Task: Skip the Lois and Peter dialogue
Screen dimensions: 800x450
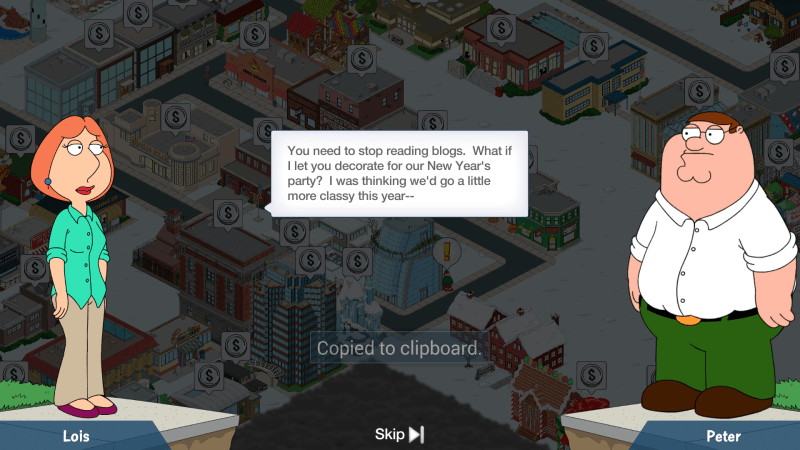Action: (x=399, y=434)
